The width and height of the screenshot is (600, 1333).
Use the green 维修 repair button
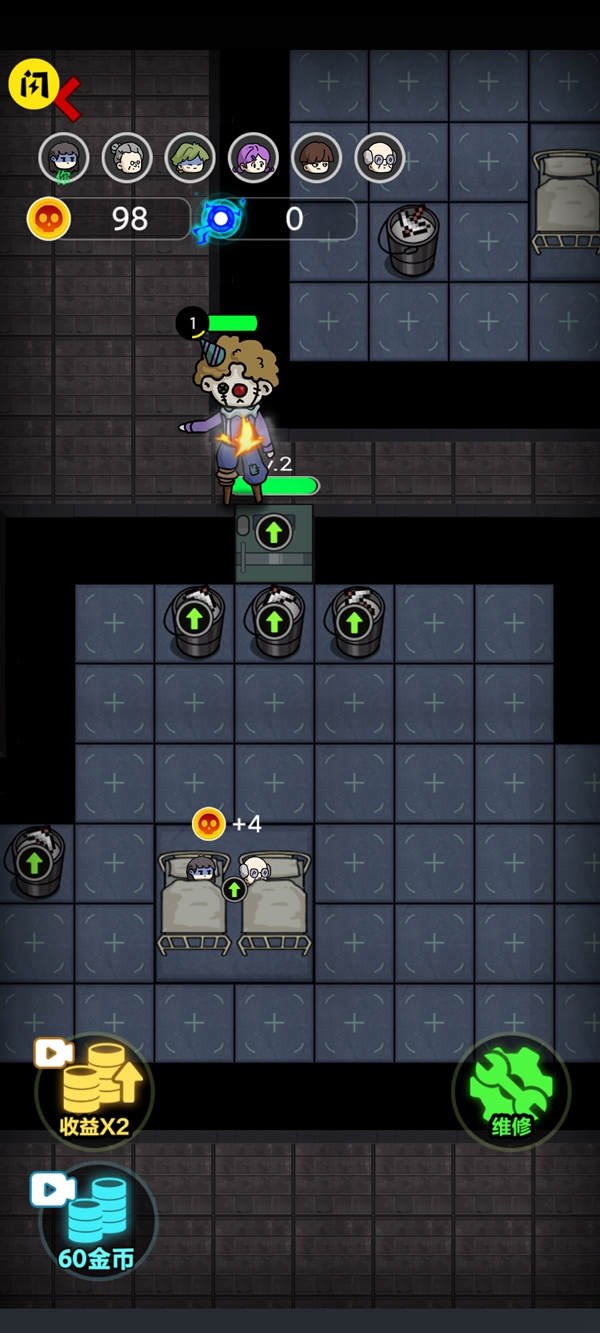click(511, 1092)
